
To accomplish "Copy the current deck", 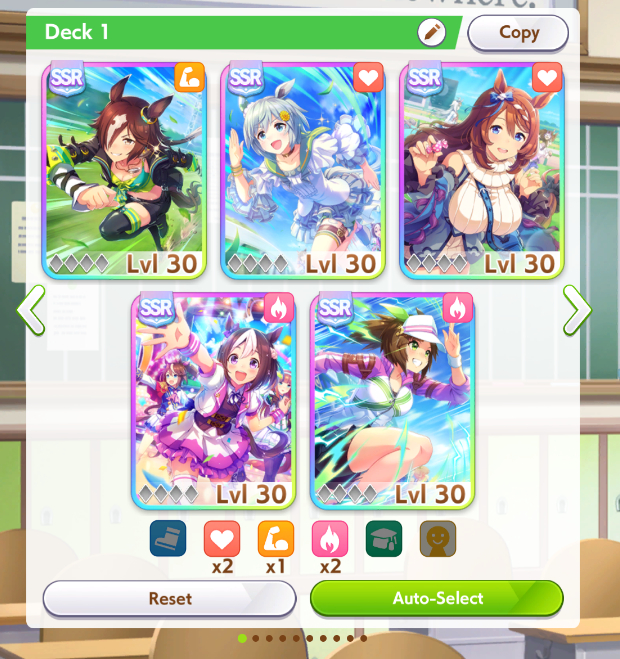I will [518, 32].
